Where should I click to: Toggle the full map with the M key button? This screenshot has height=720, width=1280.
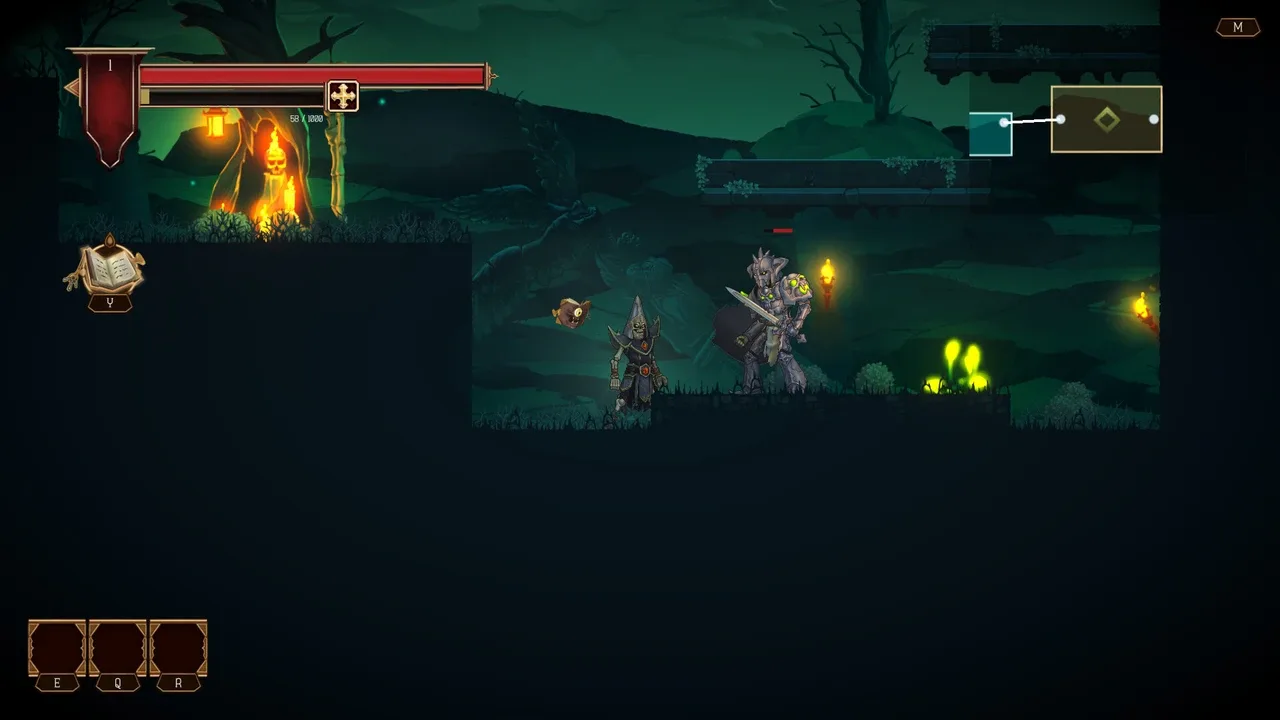click(x=1238, y=27)
